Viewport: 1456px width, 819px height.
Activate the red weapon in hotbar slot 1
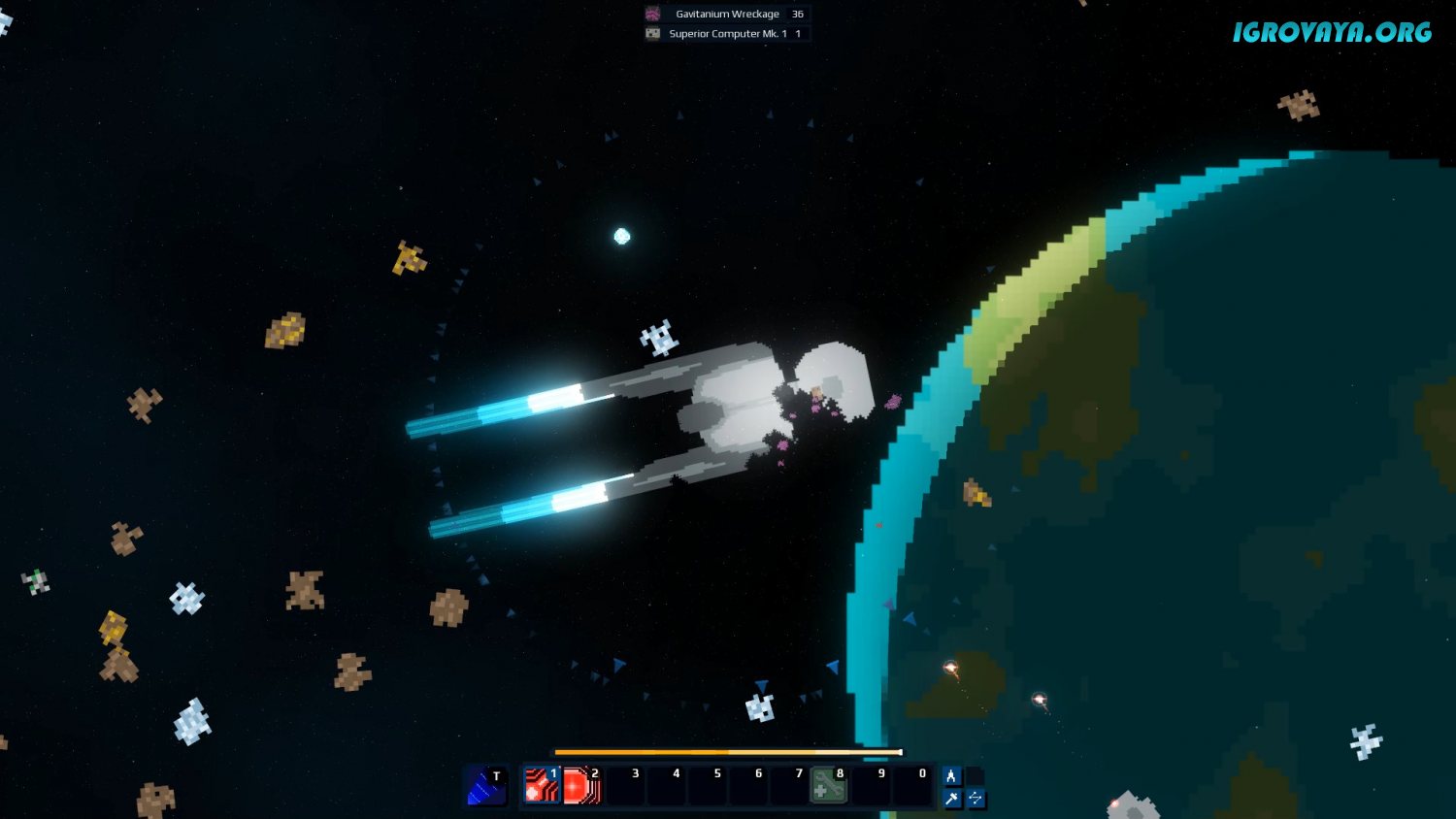542,786
